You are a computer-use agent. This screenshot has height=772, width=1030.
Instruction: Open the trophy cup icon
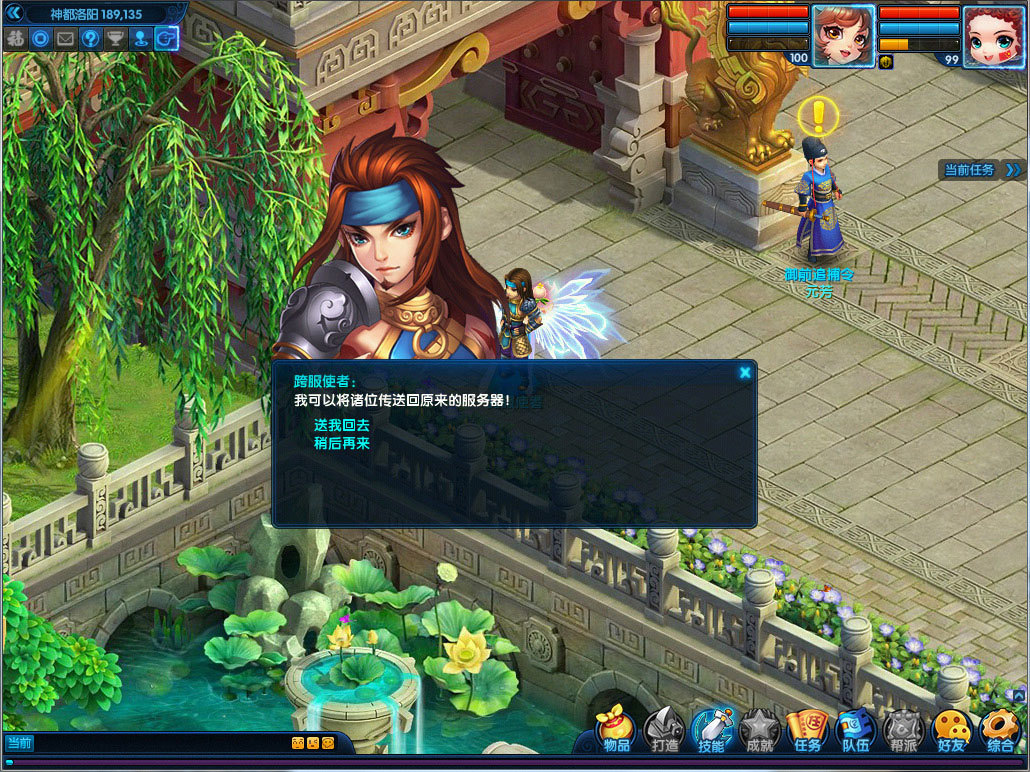point(116,39)
